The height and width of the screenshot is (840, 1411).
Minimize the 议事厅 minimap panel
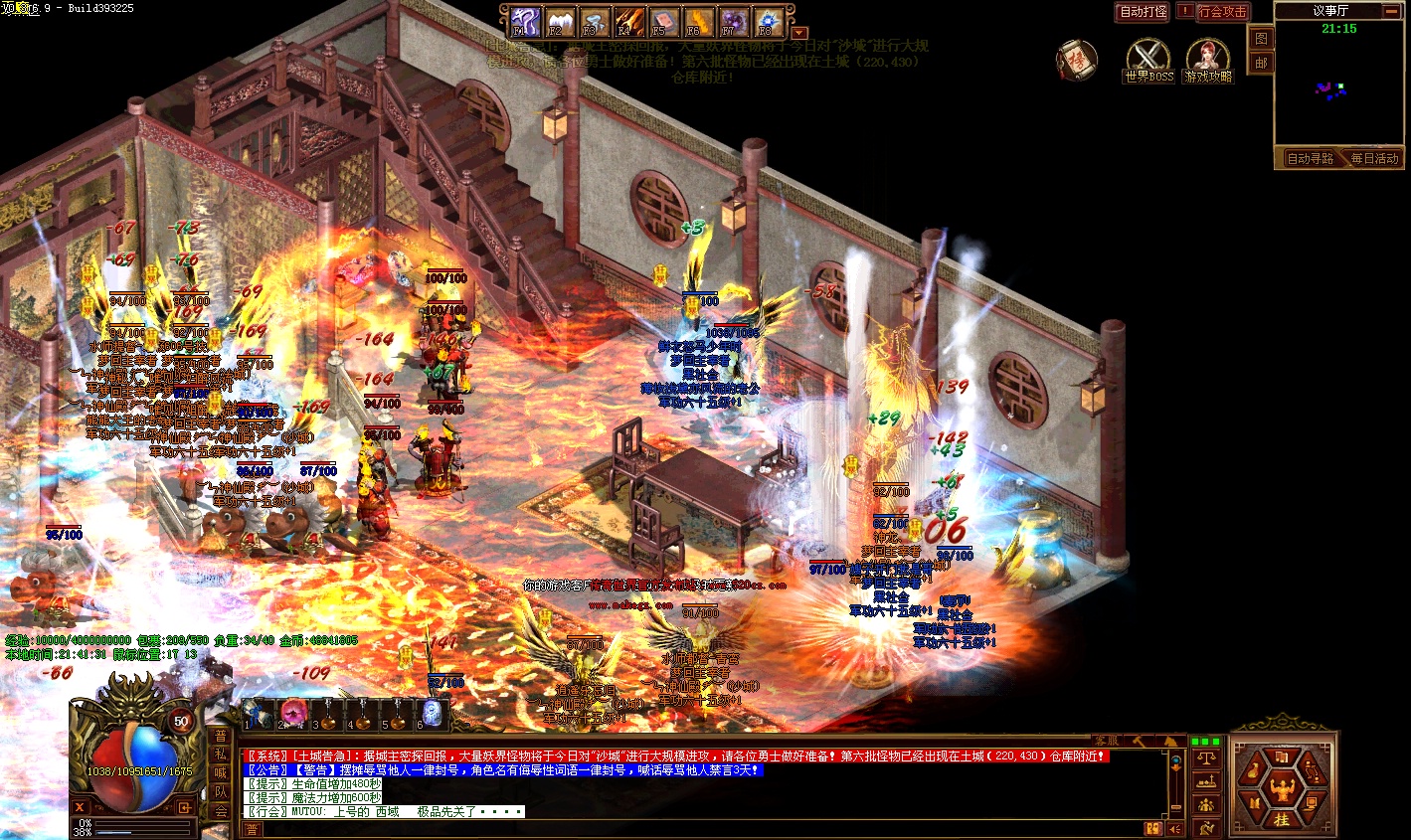click(x=1390, y=11)
